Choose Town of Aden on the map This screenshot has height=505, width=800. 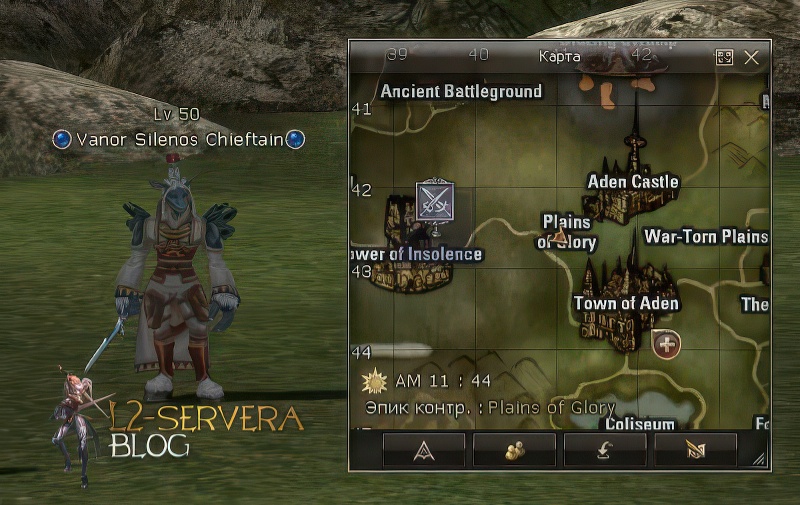tap(626, 303)
